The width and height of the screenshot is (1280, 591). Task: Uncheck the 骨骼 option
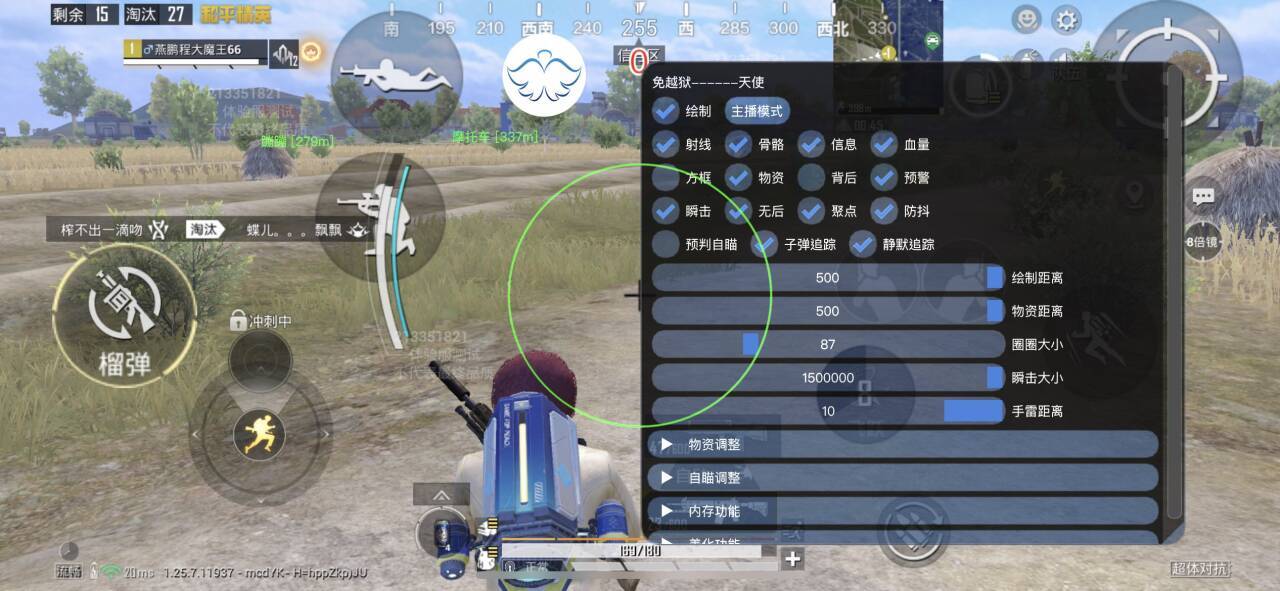pos(739,145)
